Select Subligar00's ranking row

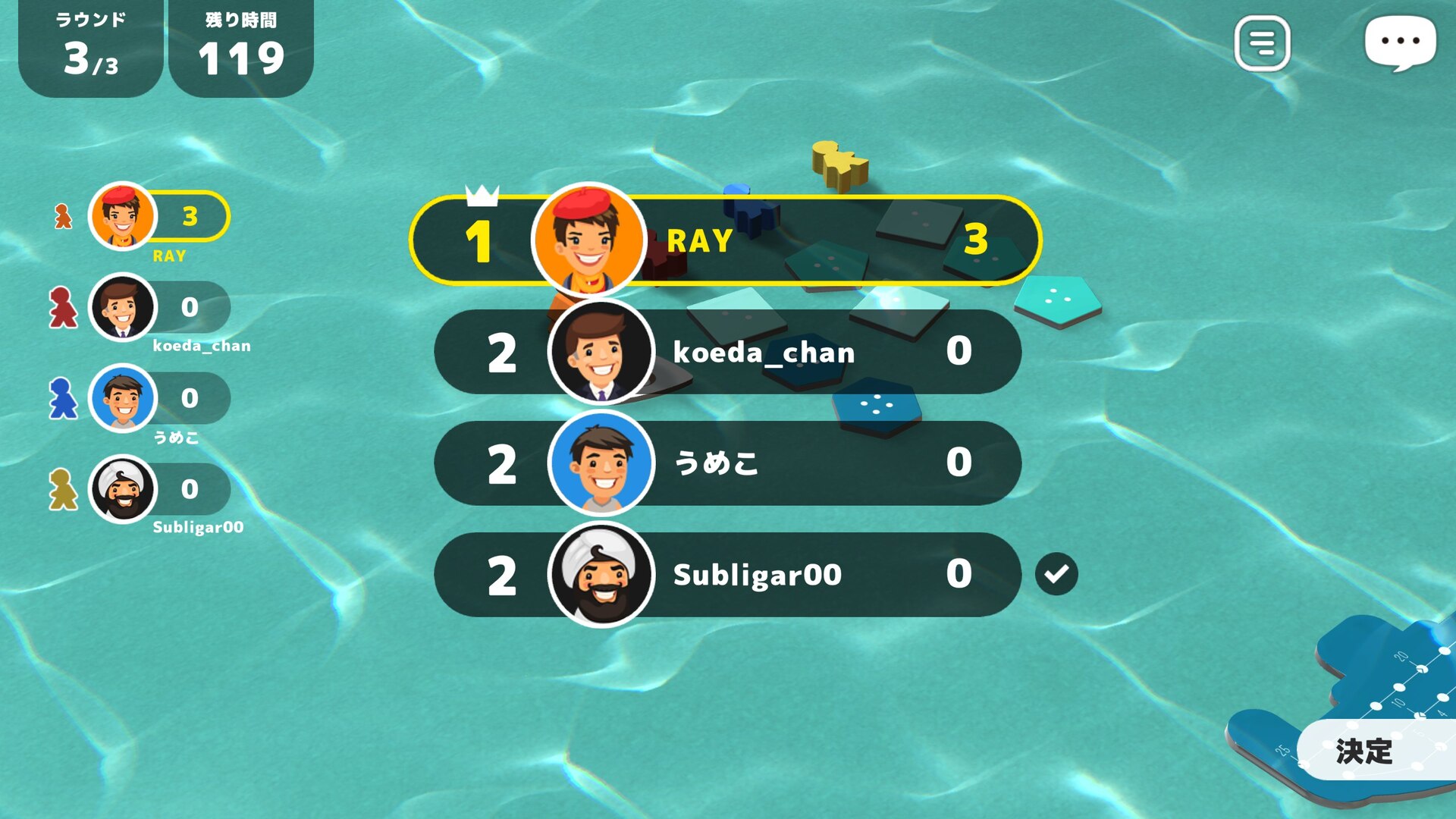[x=728, y=575]
